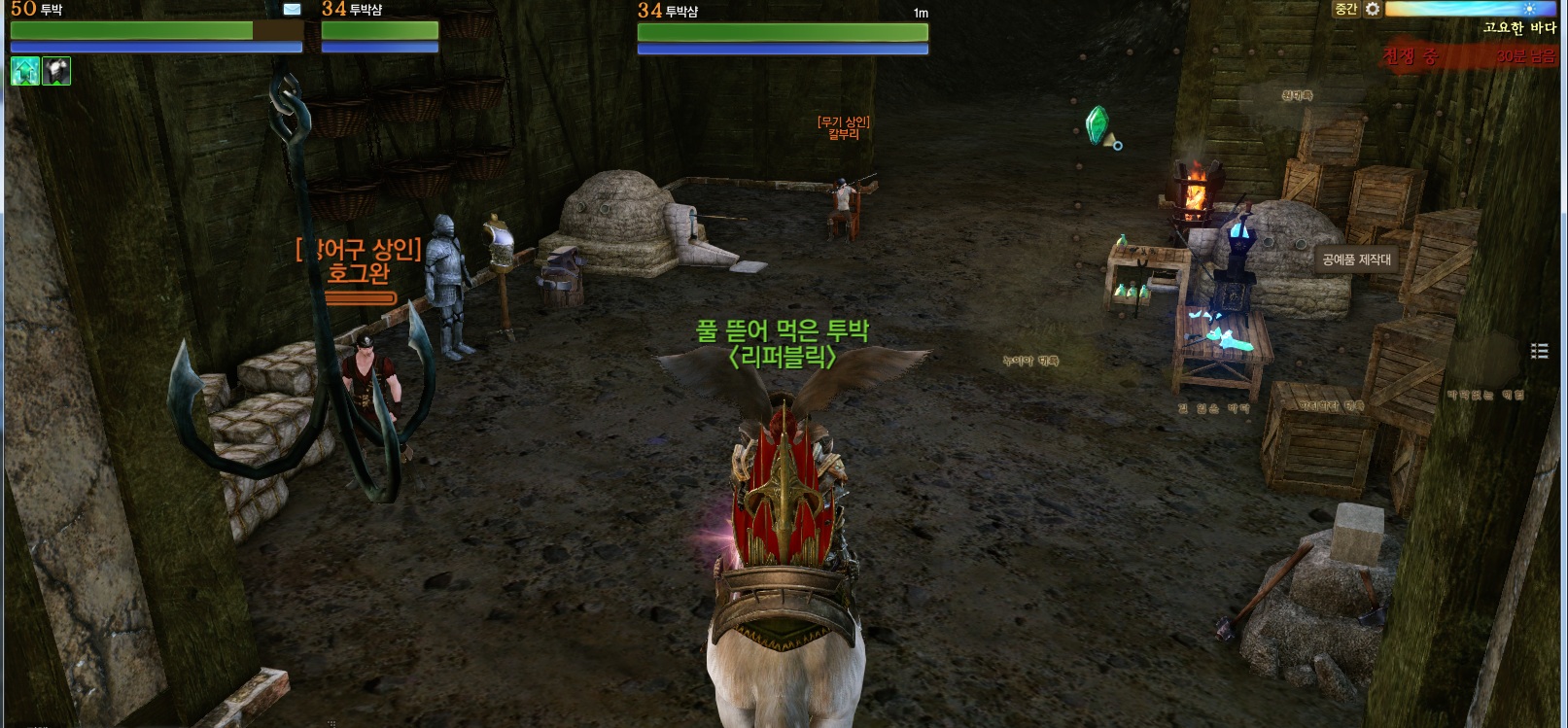Click the green up-arrow buff icon

tap(25, 71)
